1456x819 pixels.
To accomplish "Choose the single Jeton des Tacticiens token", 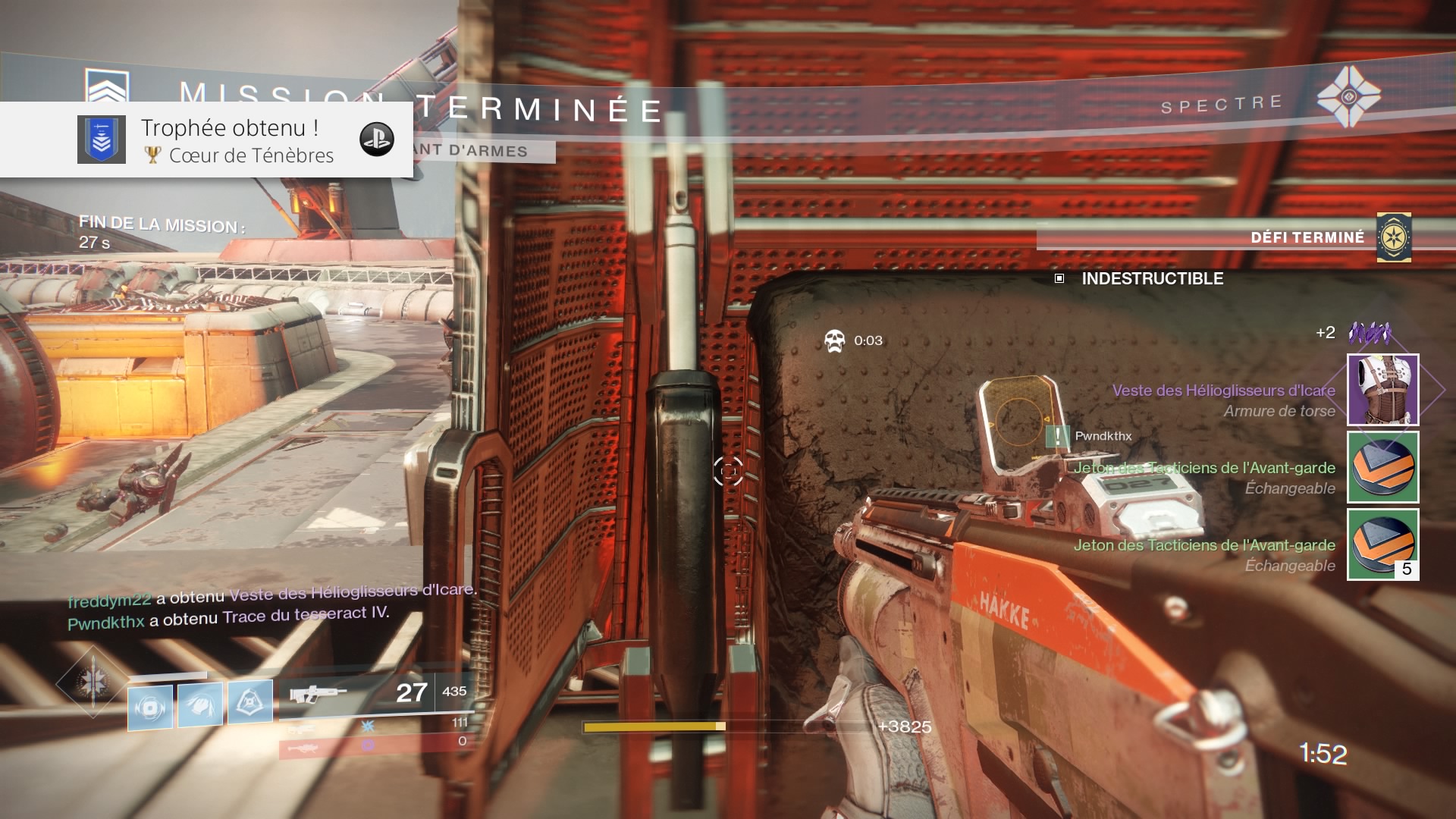I will pyautogui.click(x=1382, y=467).
